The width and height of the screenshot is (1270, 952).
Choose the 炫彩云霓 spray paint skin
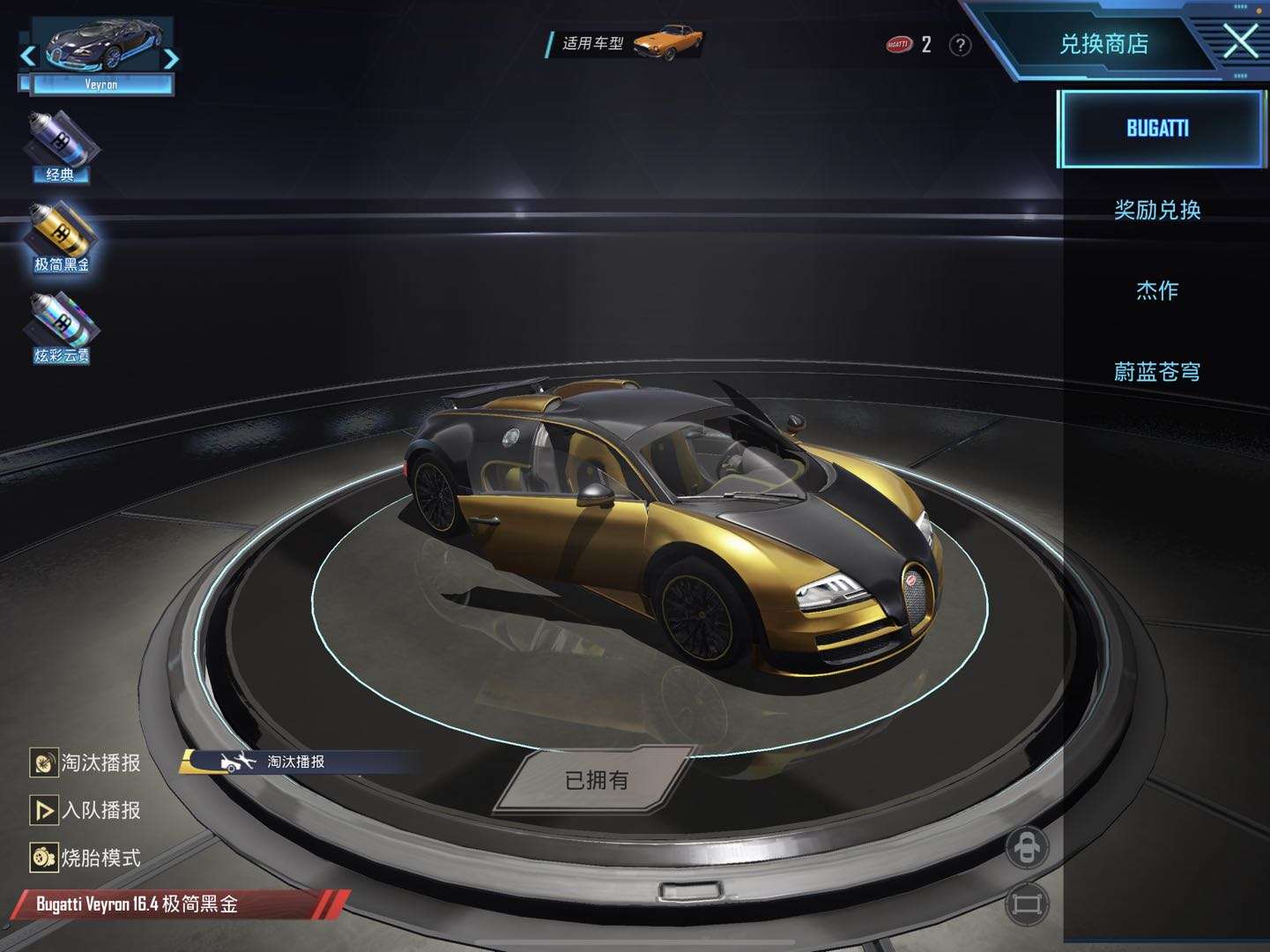(61, 328)
